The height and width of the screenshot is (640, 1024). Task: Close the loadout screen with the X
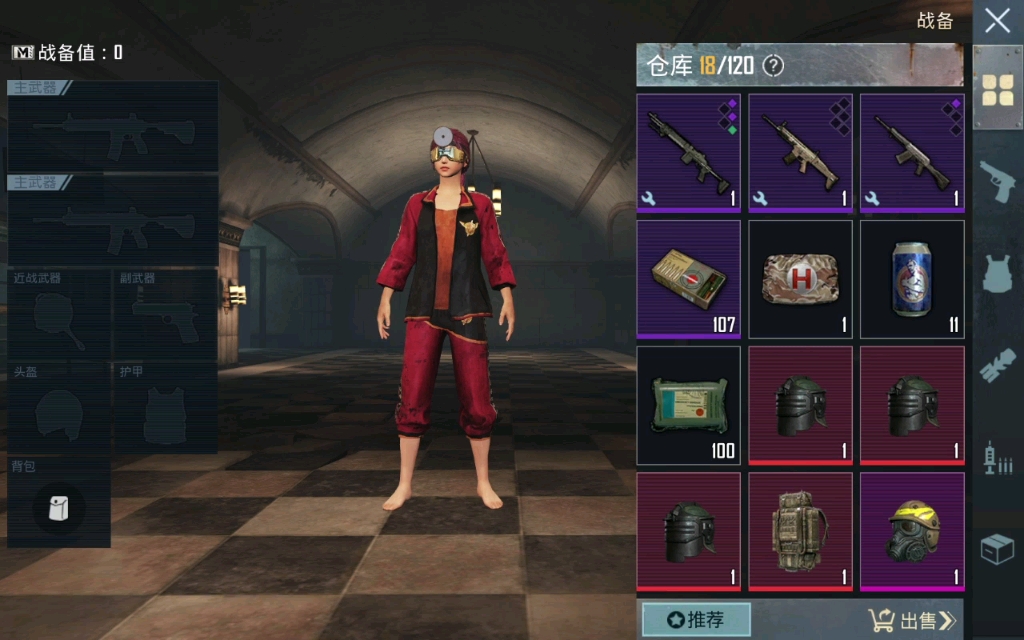997,21
